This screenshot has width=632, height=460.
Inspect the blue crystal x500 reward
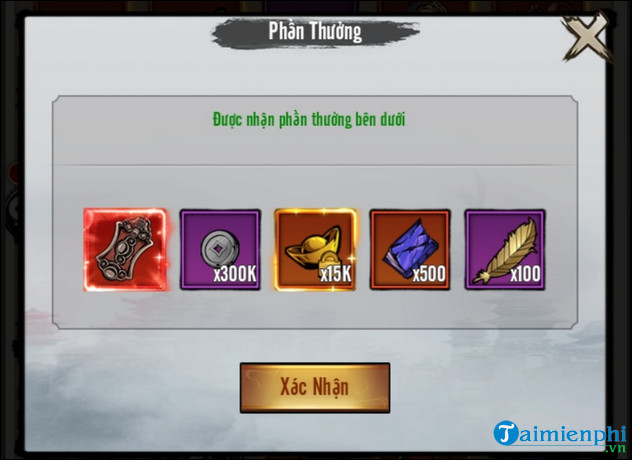tap(410, 249)
